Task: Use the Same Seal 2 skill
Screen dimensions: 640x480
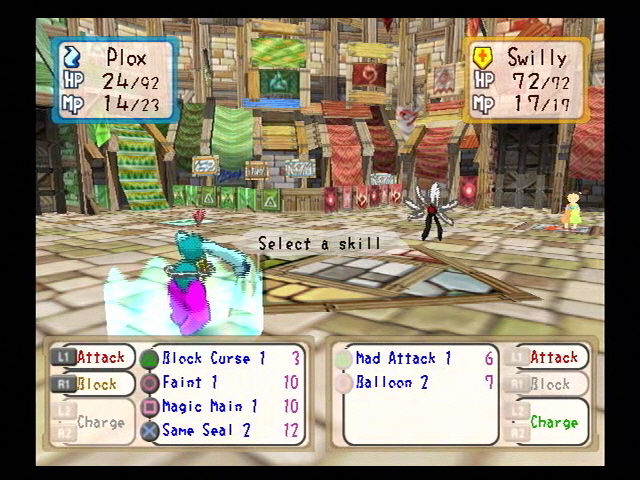Action: 208,430
